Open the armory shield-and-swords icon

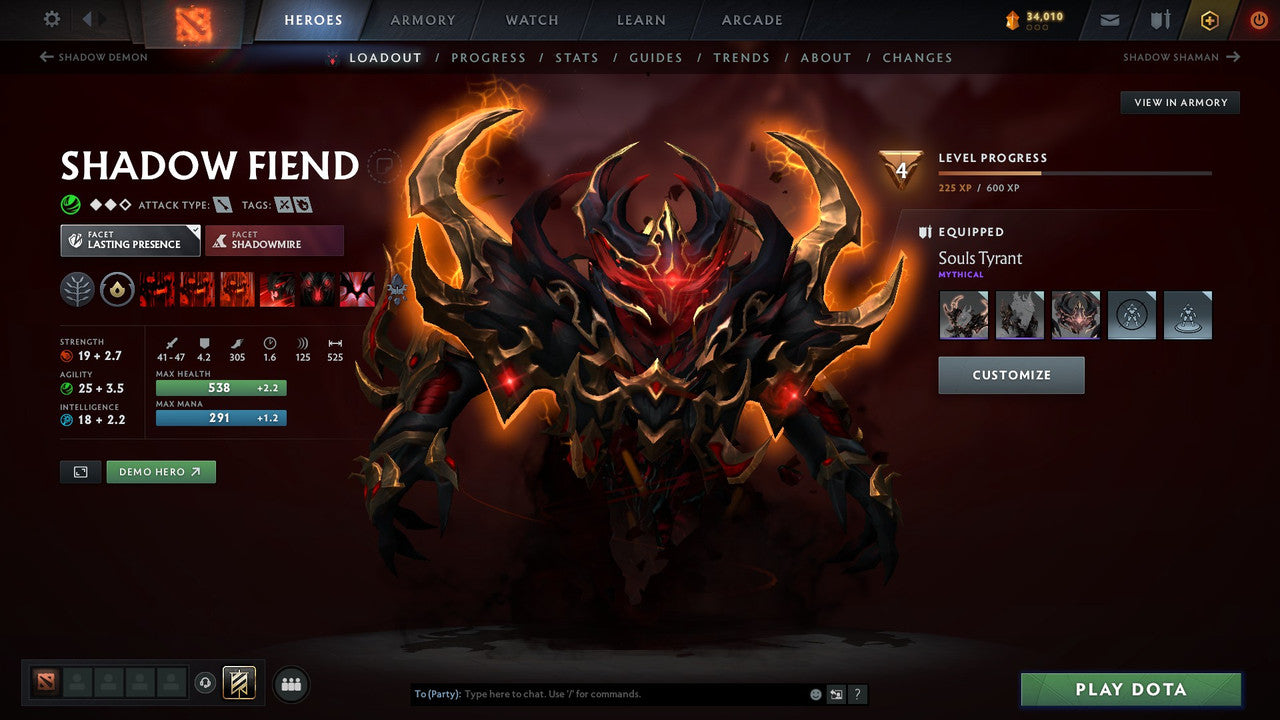coord(1160,19)
